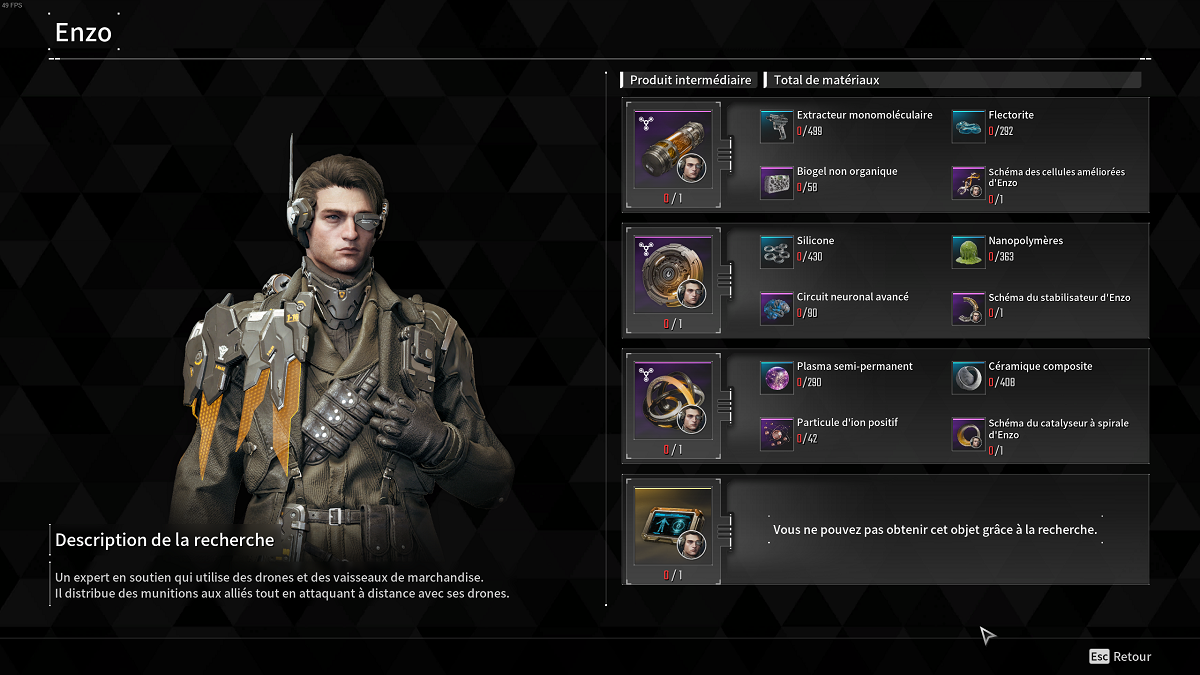Open Schéma du stabilisateur d'Enzo
This screenshot has height=675, width=1200.
[968, 309]
